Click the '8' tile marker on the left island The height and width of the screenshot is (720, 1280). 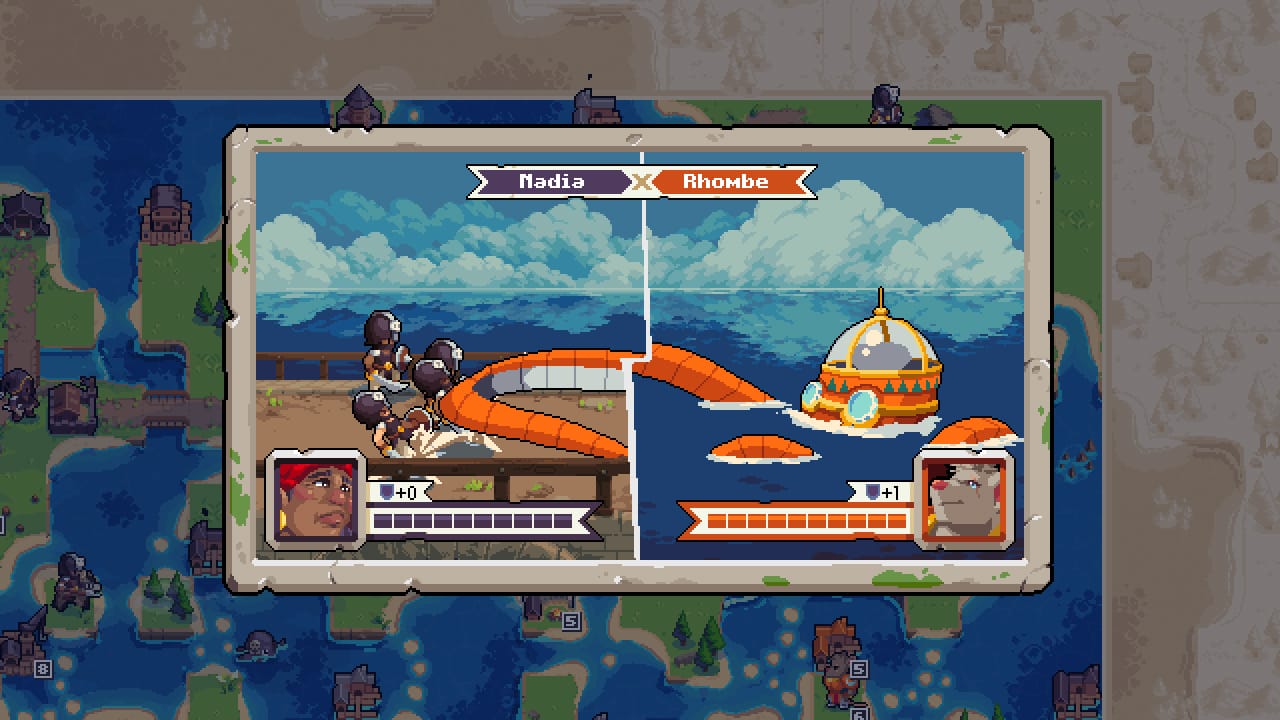[x=44, y=669]
